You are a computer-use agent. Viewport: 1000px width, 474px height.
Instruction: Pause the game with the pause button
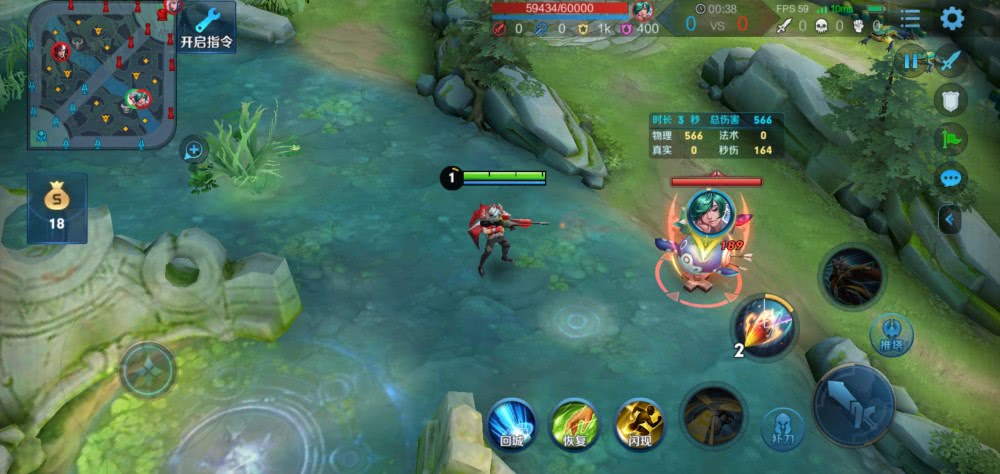point(911,61)
